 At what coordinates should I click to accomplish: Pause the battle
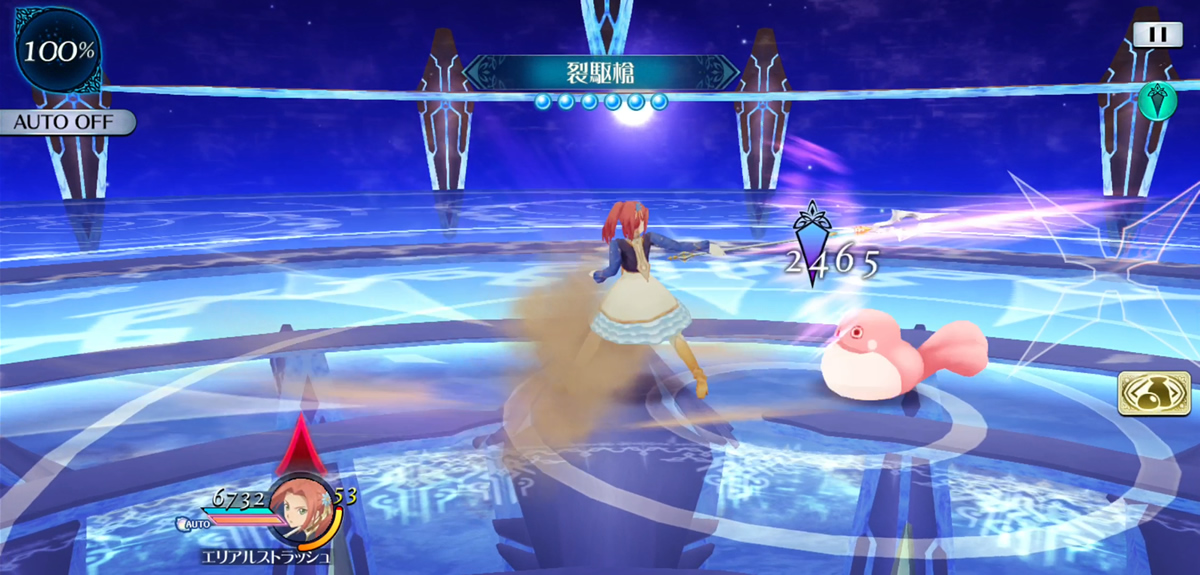coord(1157,34)
